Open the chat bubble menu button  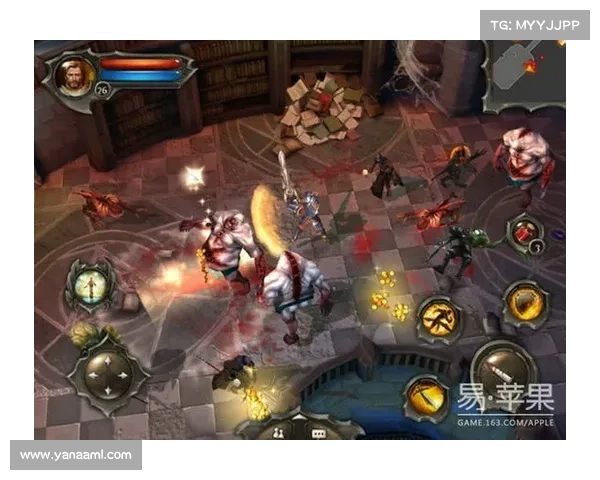point(318,432)
